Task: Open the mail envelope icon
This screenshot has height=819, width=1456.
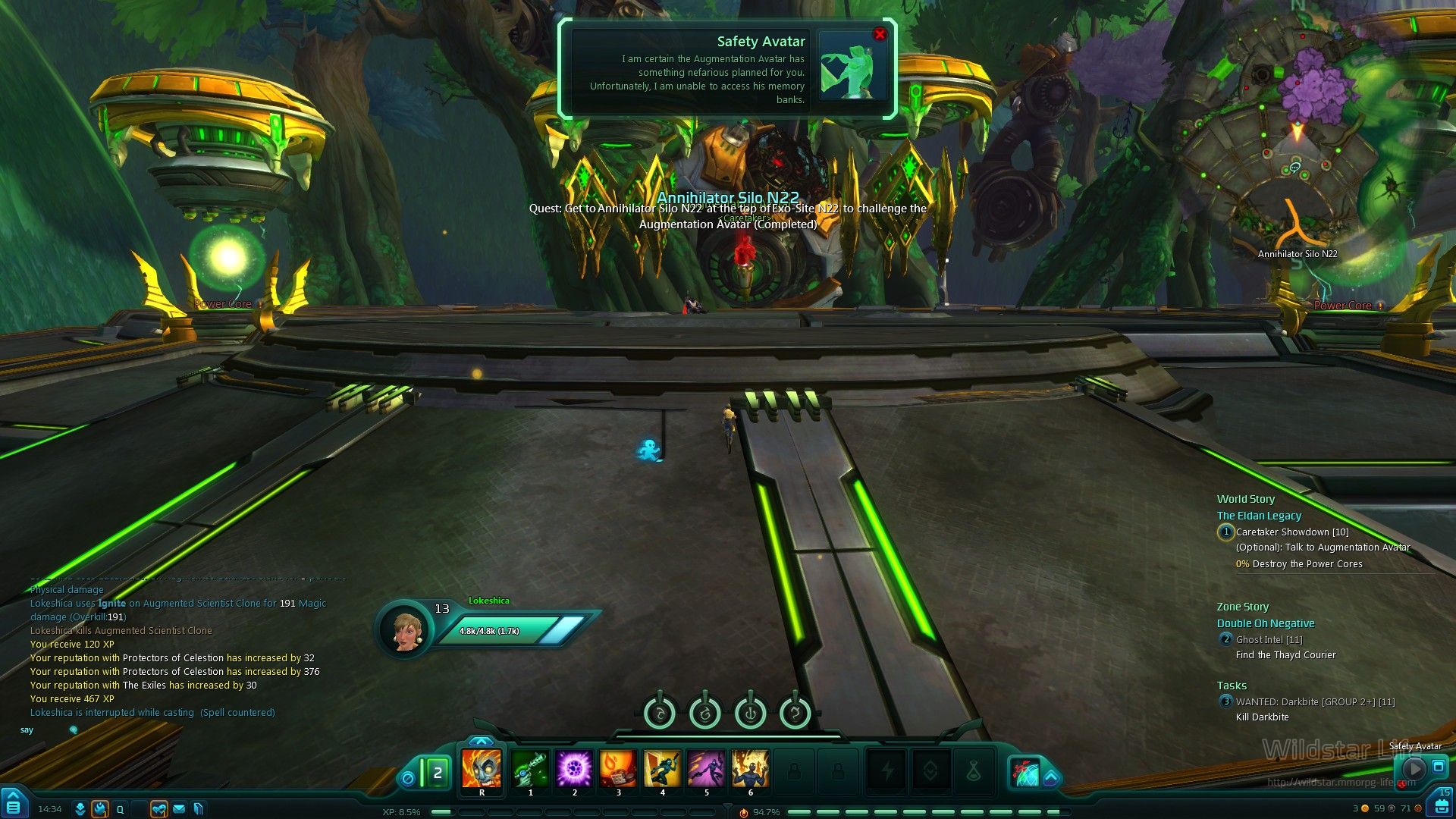Action: coord(179,809)
